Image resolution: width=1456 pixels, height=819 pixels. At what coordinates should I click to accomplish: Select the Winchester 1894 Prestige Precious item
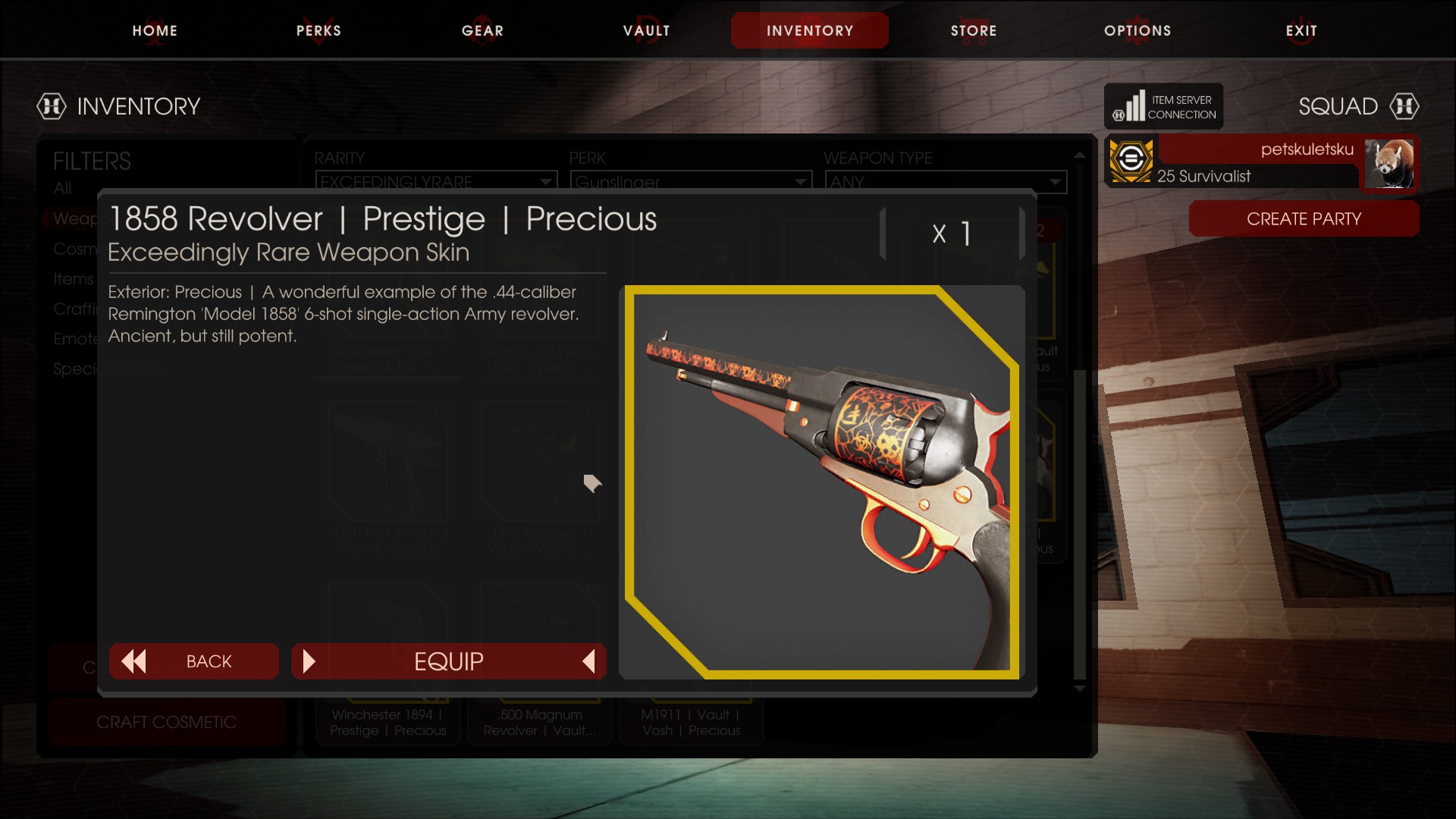(388, 722)
